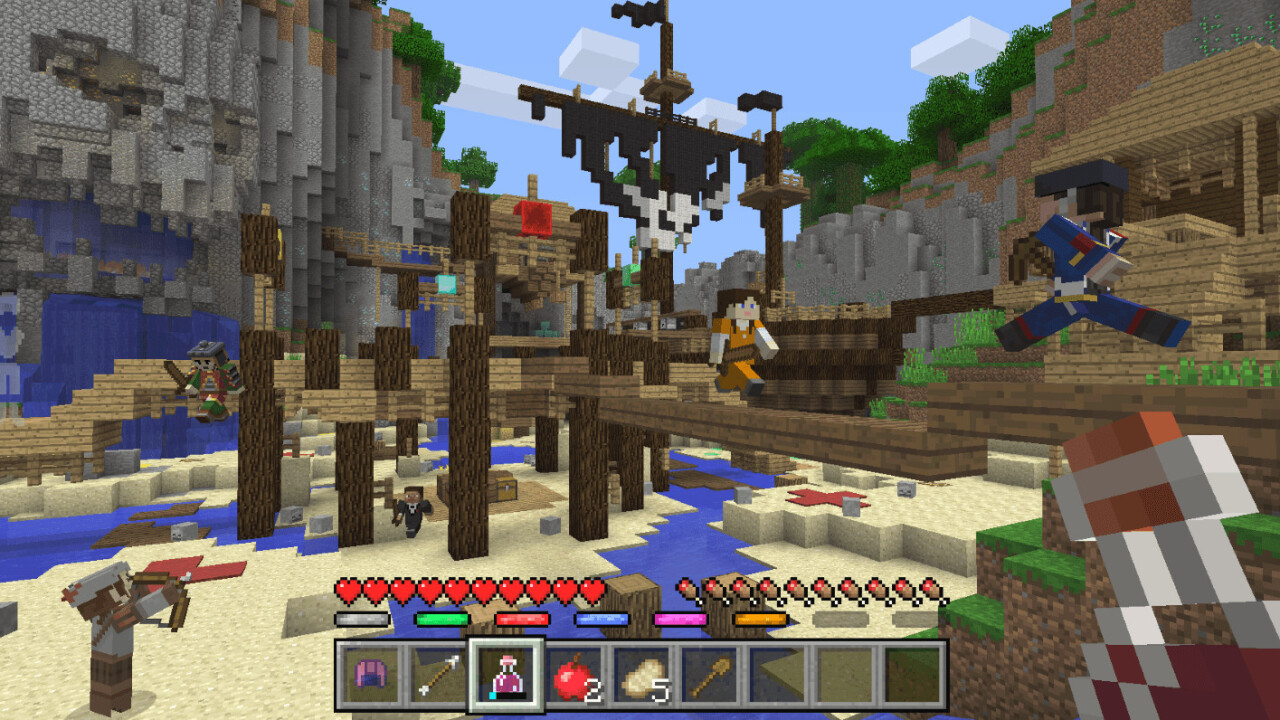This screenshot has width=1280, height=720.
Task: Select the wooden shovel slot
Action: click(x=710, y=676)
